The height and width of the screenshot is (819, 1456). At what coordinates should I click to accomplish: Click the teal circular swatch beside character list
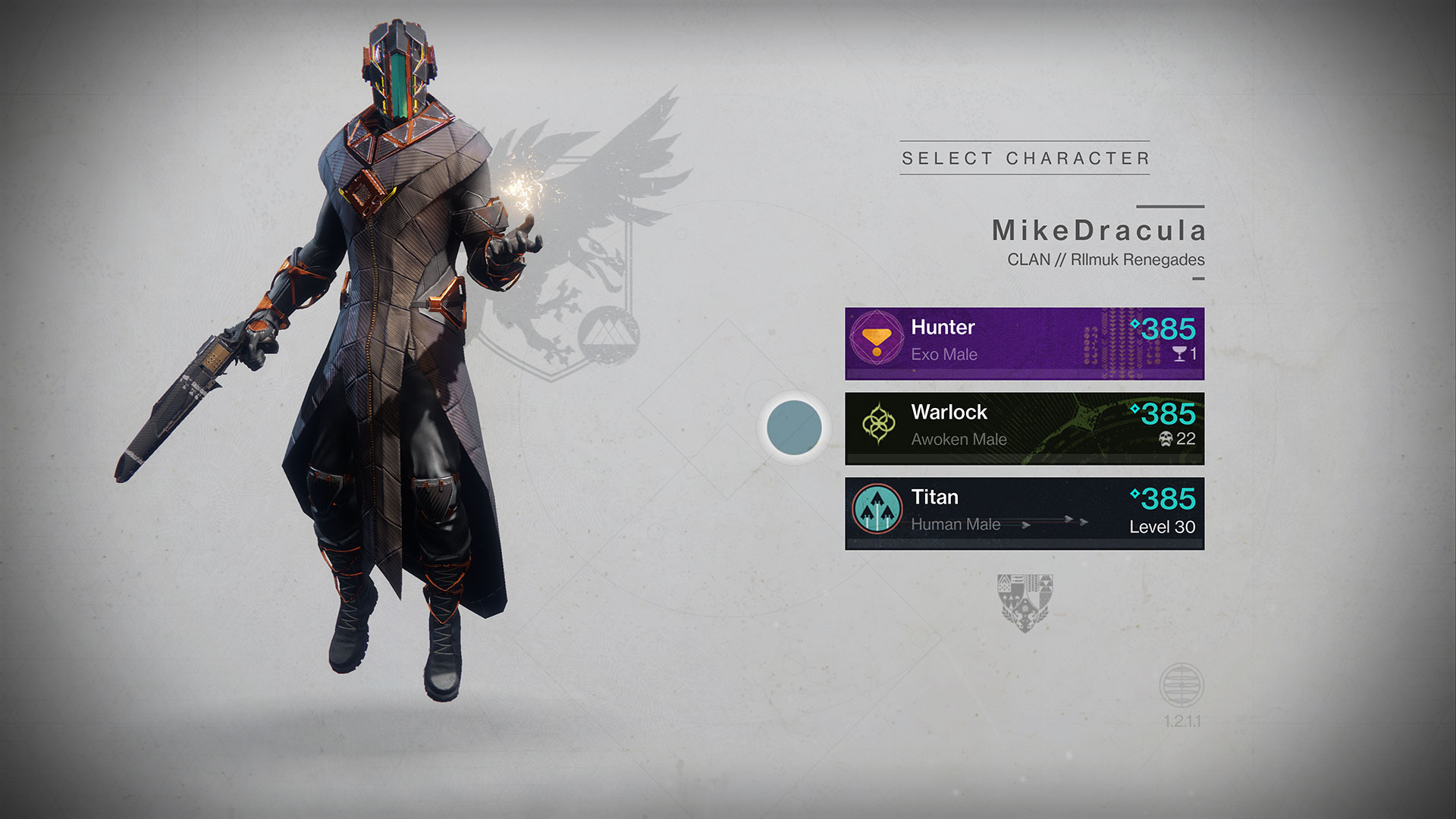coord(793,427)
